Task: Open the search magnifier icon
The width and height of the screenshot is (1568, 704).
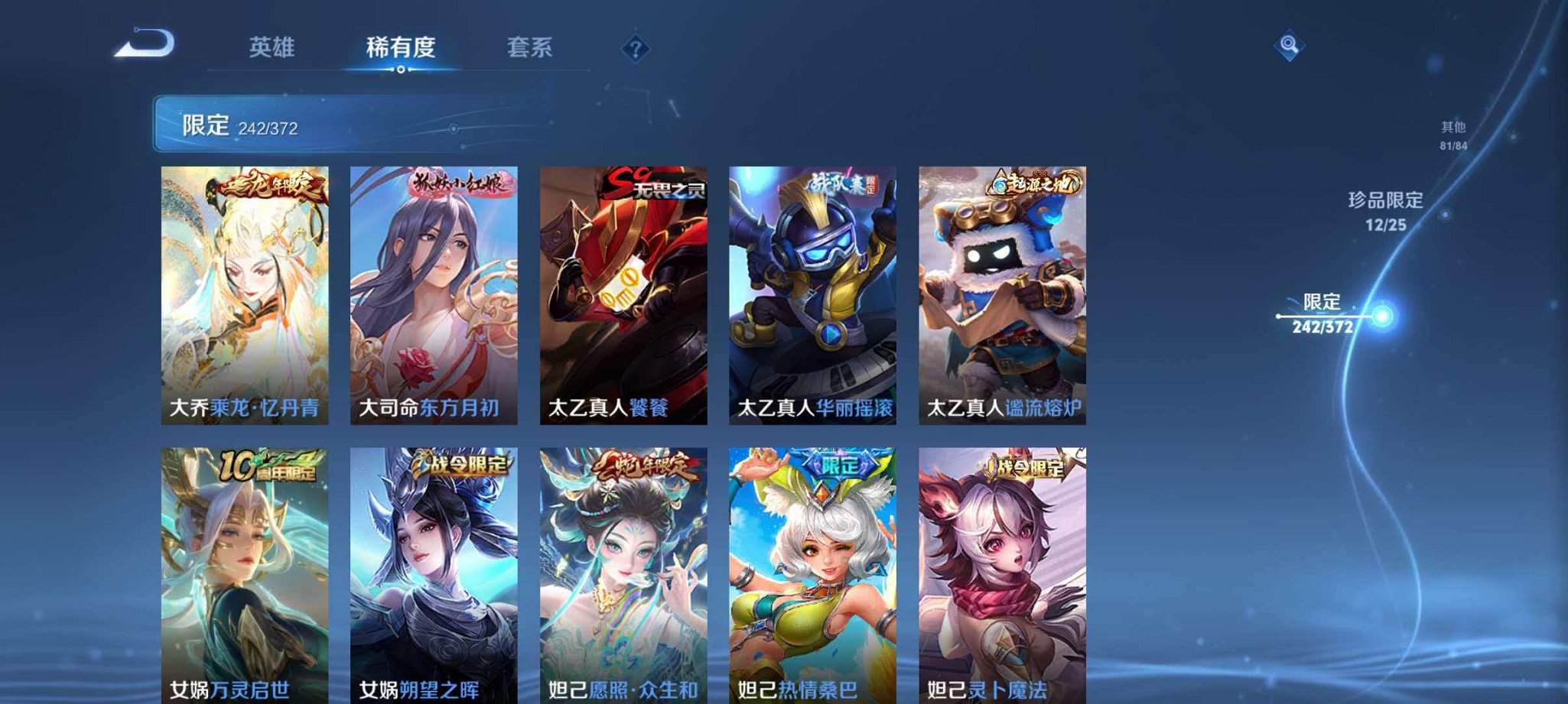Action: (x=1290, y=46)
